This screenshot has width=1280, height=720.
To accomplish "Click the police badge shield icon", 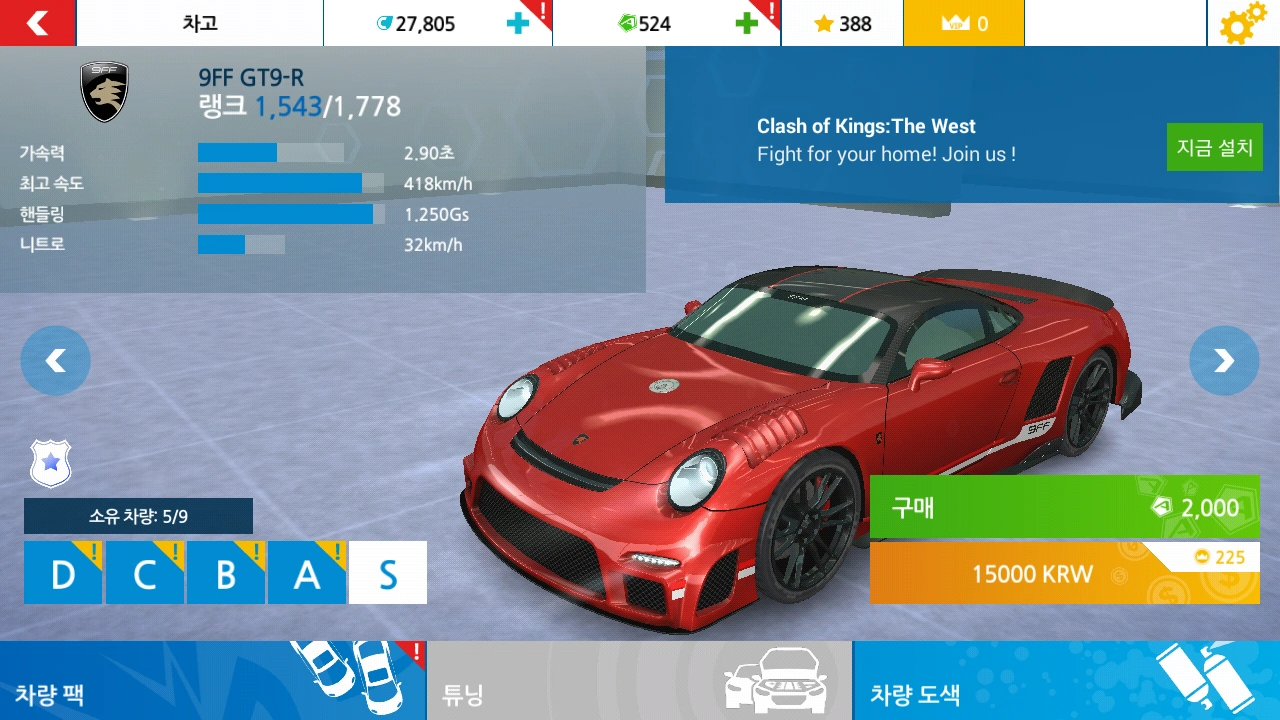I will (x=50, y=463).
